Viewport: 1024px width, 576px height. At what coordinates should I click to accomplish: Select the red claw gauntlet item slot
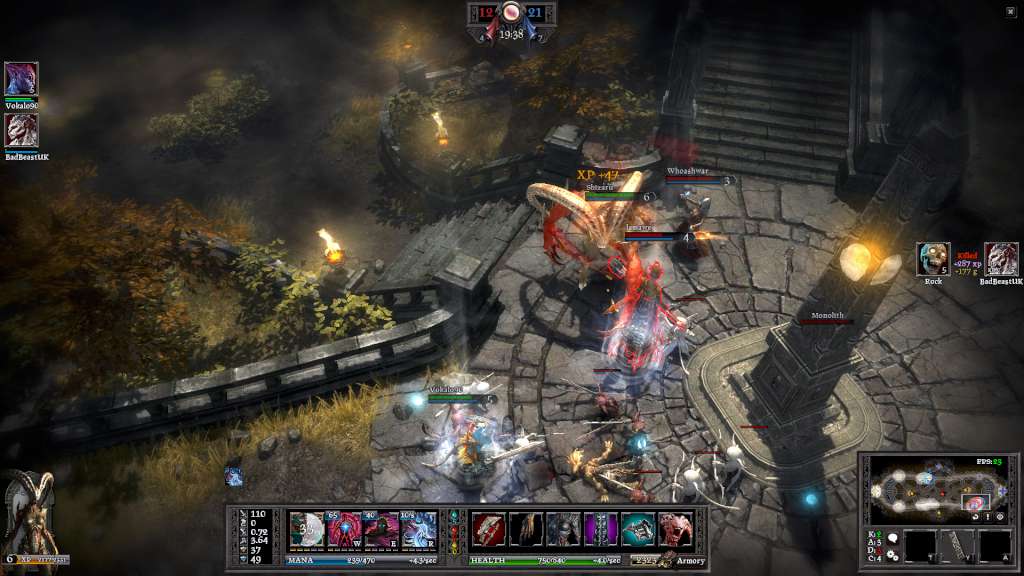(x=488, y=529)
